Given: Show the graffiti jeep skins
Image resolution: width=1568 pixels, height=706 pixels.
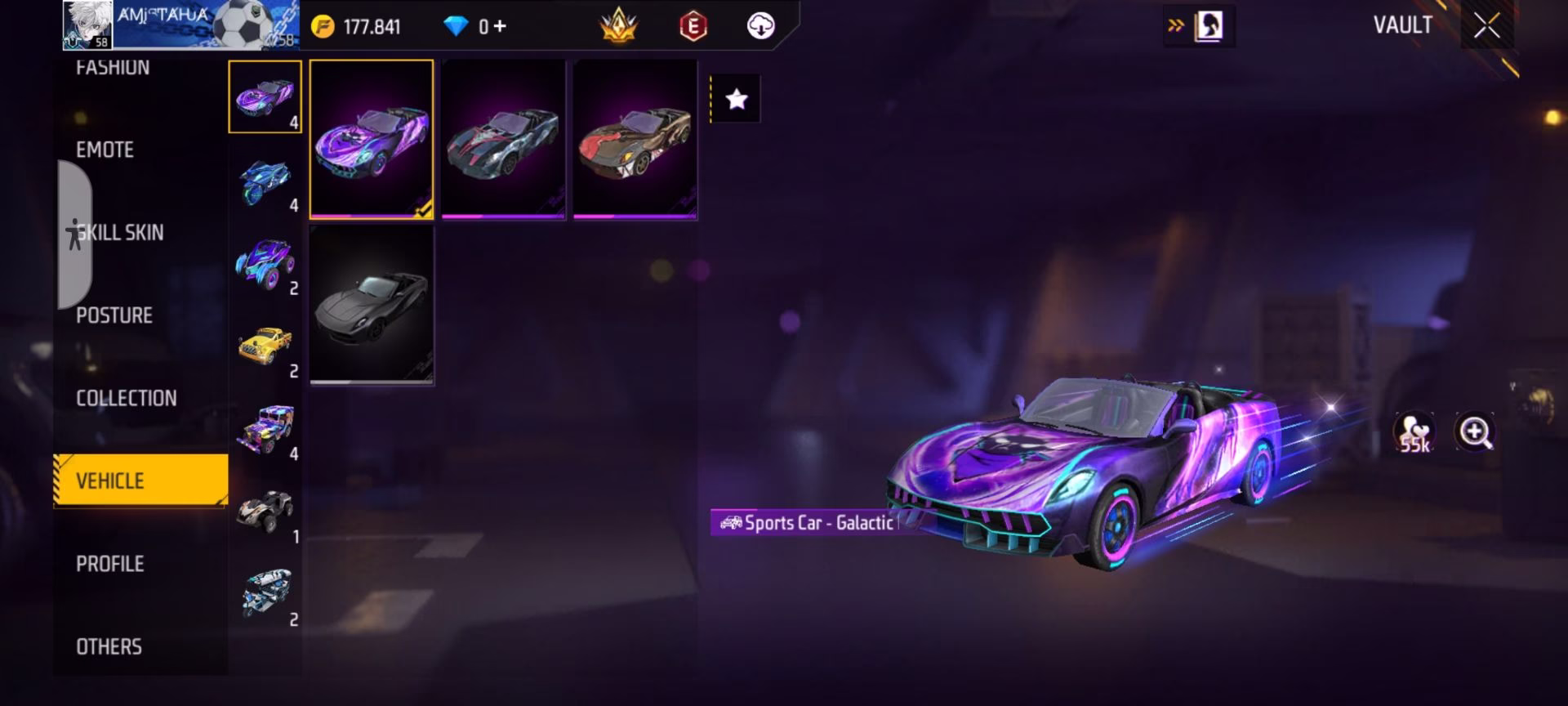Looking at the screenshot, I should pyautogui.click(x=265, y=429).
